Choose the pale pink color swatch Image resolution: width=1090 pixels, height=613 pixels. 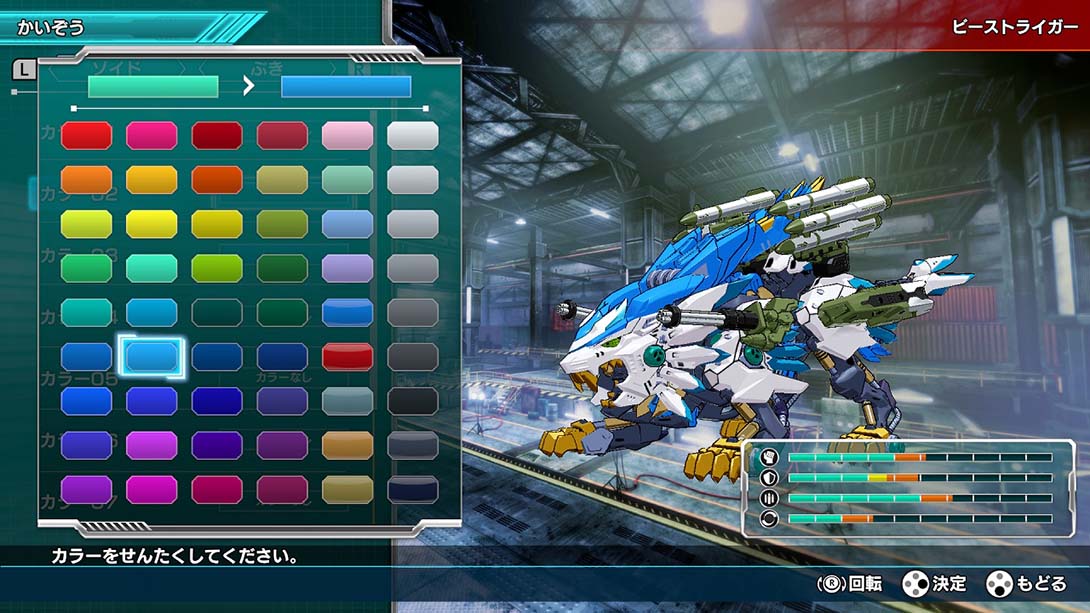coord(347,136)
